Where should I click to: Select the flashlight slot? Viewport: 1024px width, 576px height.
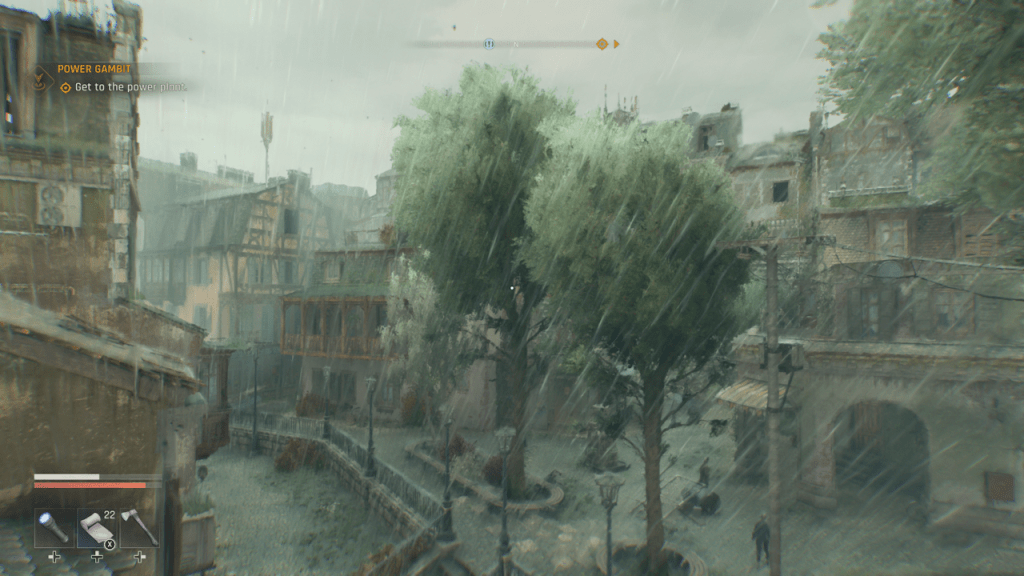pos(53,527)
